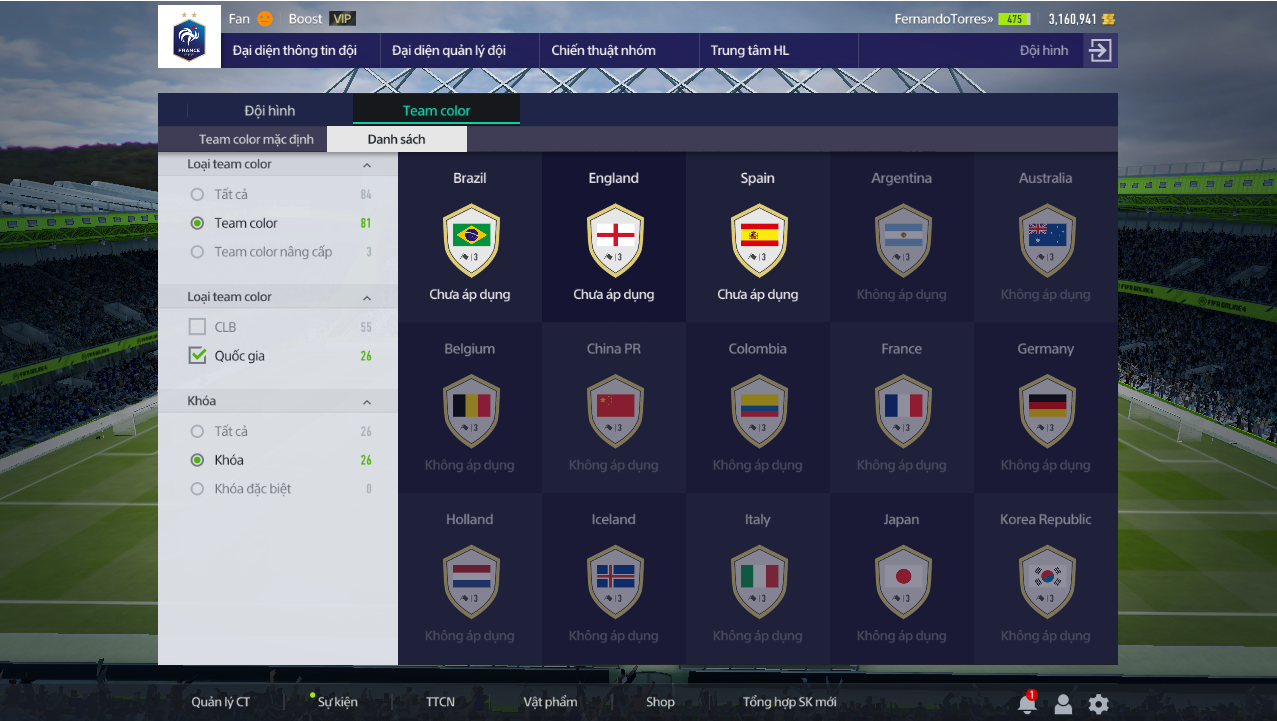
Task: Open settings with the gear icon
Action: [1098, 704]
